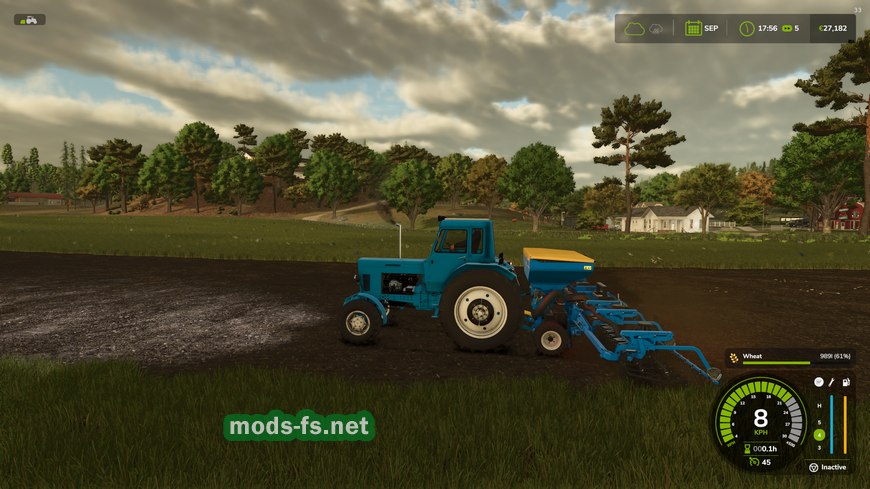This screenshot has width=870, height=489.
Task: Toggle the Inactive steering wheel assist
Action: [813, 467]
